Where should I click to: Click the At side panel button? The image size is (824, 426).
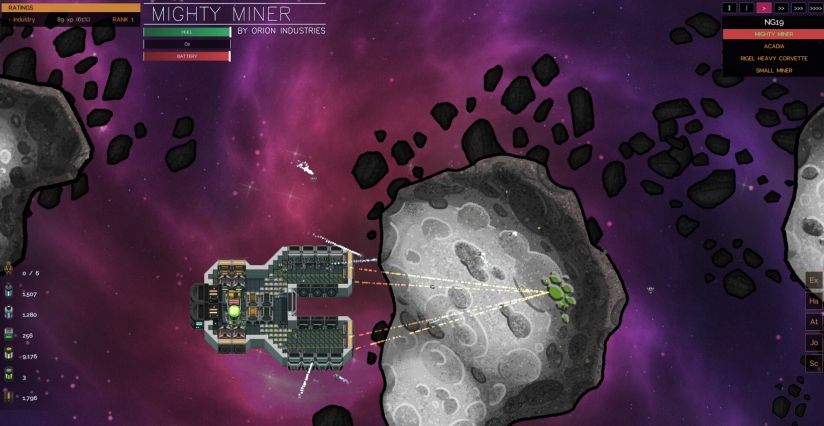[814, 321]
